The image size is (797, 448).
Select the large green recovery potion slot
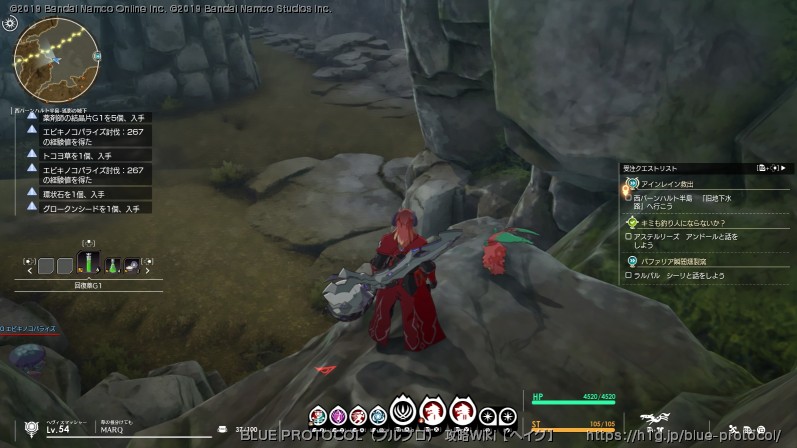88,263
